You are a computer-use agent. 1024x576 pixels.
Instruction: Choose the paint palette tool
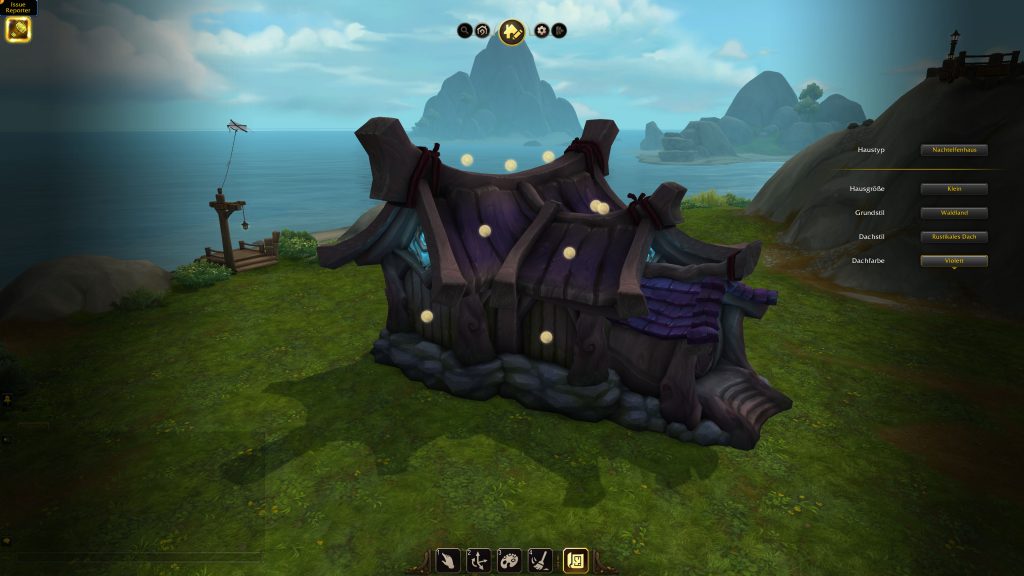coord(509,560)
